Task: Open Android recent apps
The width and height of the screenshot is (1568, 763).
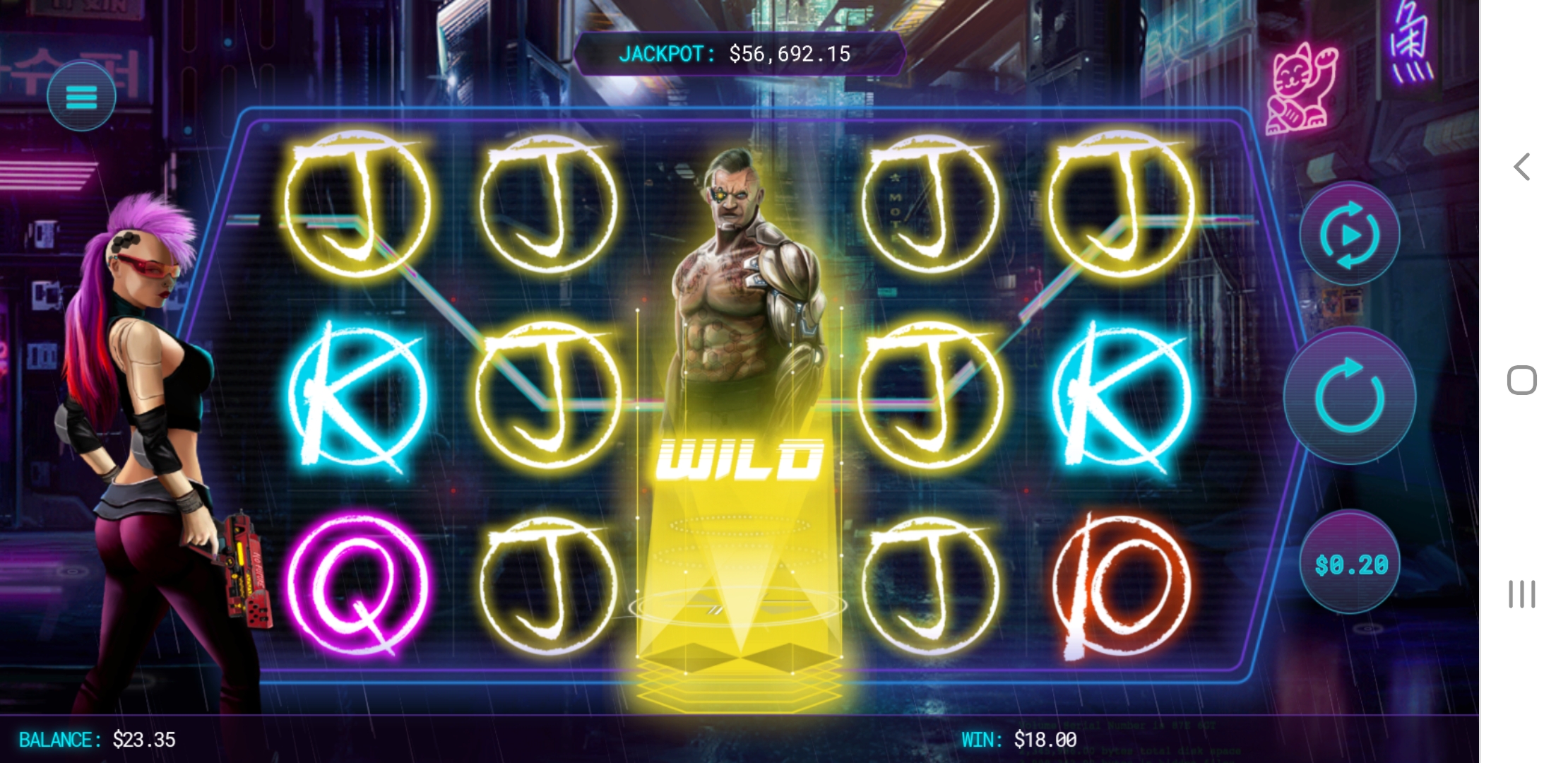Action: tap(1521, 594)
